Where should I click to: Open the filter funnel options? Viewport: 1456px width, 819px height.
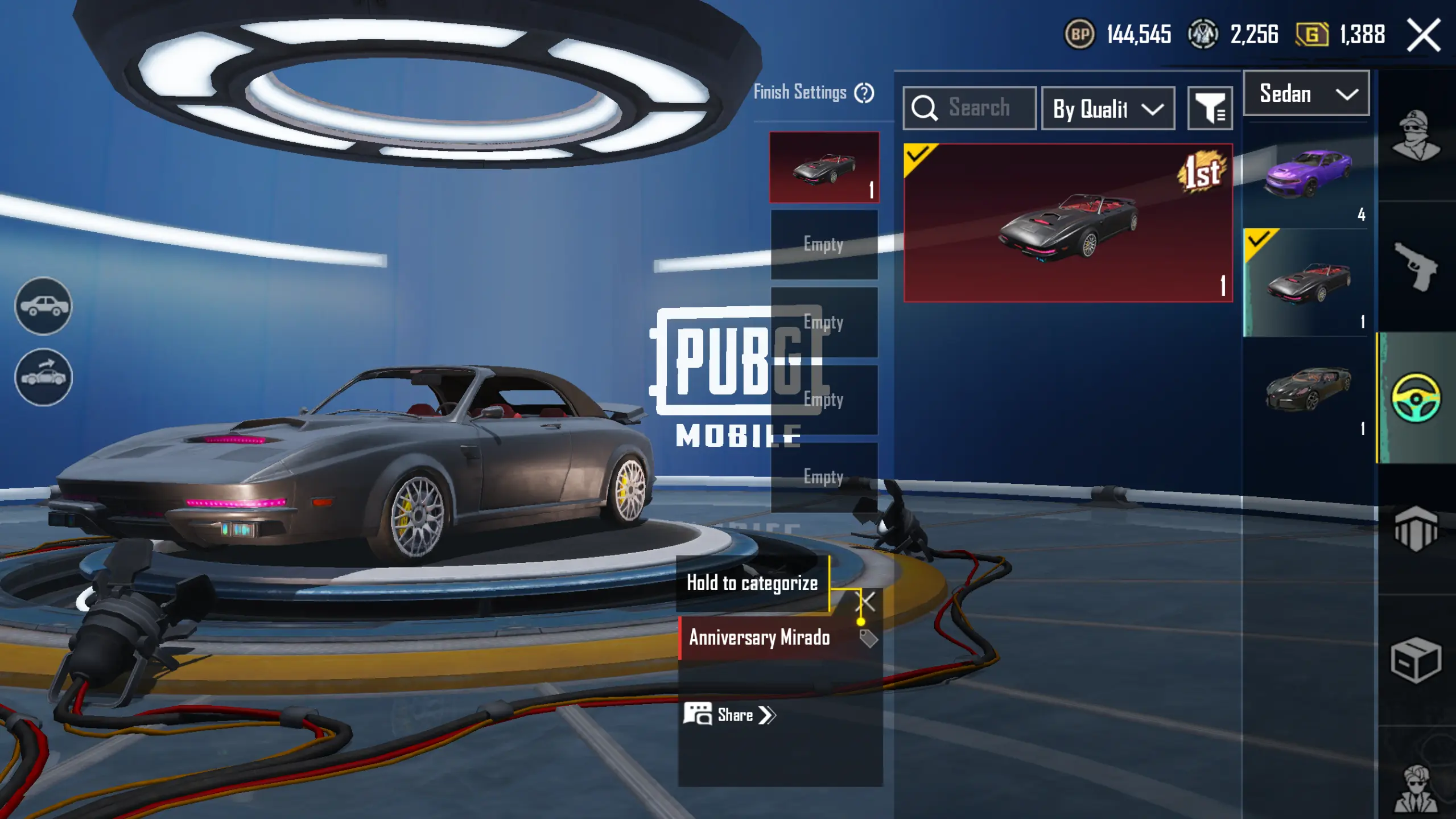[x=1210, y=108]
